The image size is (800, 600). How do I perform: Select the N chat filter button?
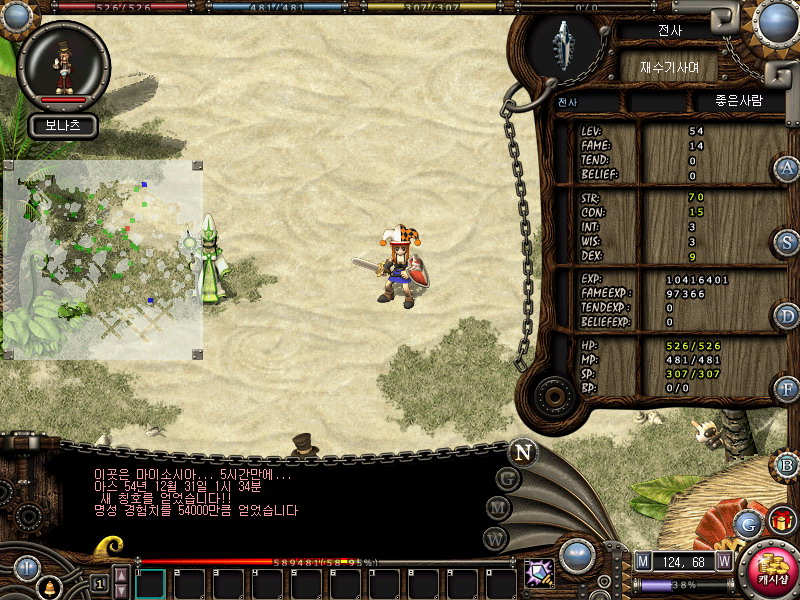(x=522, y=452)
